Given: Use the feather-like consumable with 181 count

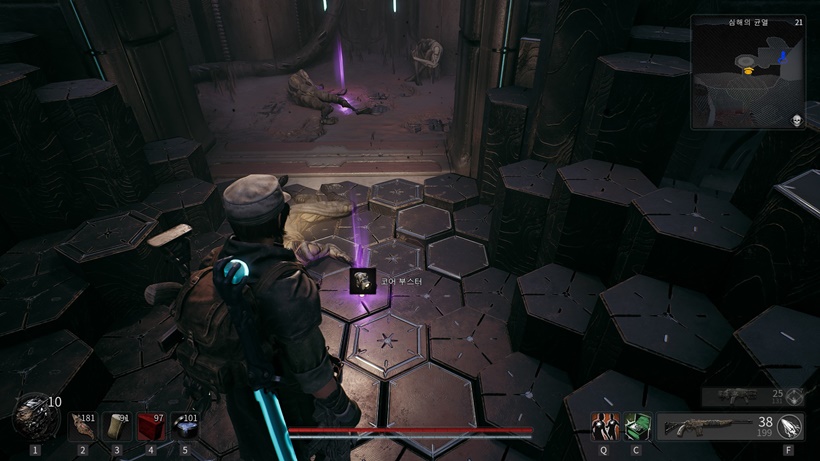Looking at the screenshot, I should (x=83, y=427).
